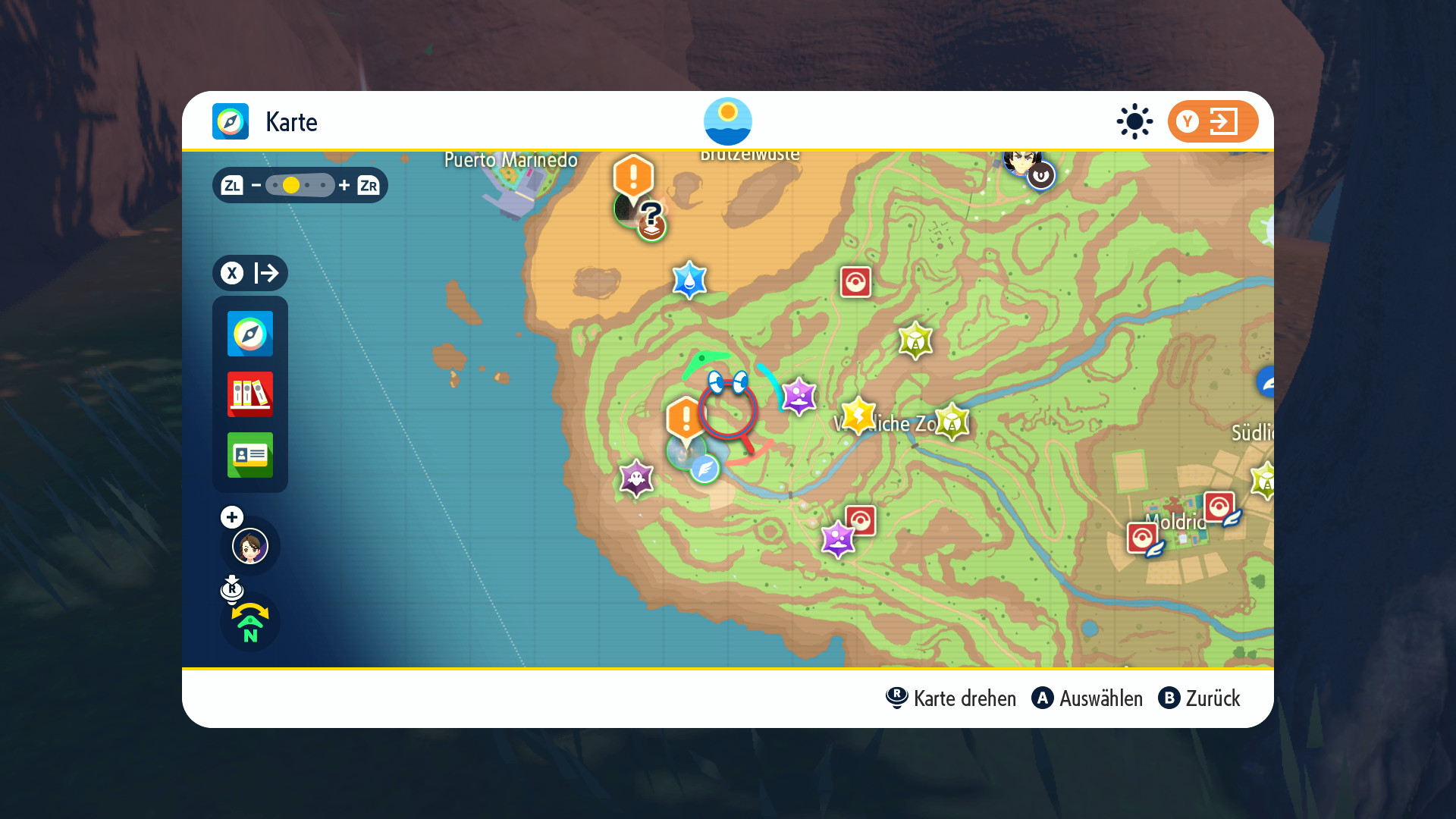Select the blue water Tera raid marker
This screenshot has width=1456, height=819.
point(689,281)
